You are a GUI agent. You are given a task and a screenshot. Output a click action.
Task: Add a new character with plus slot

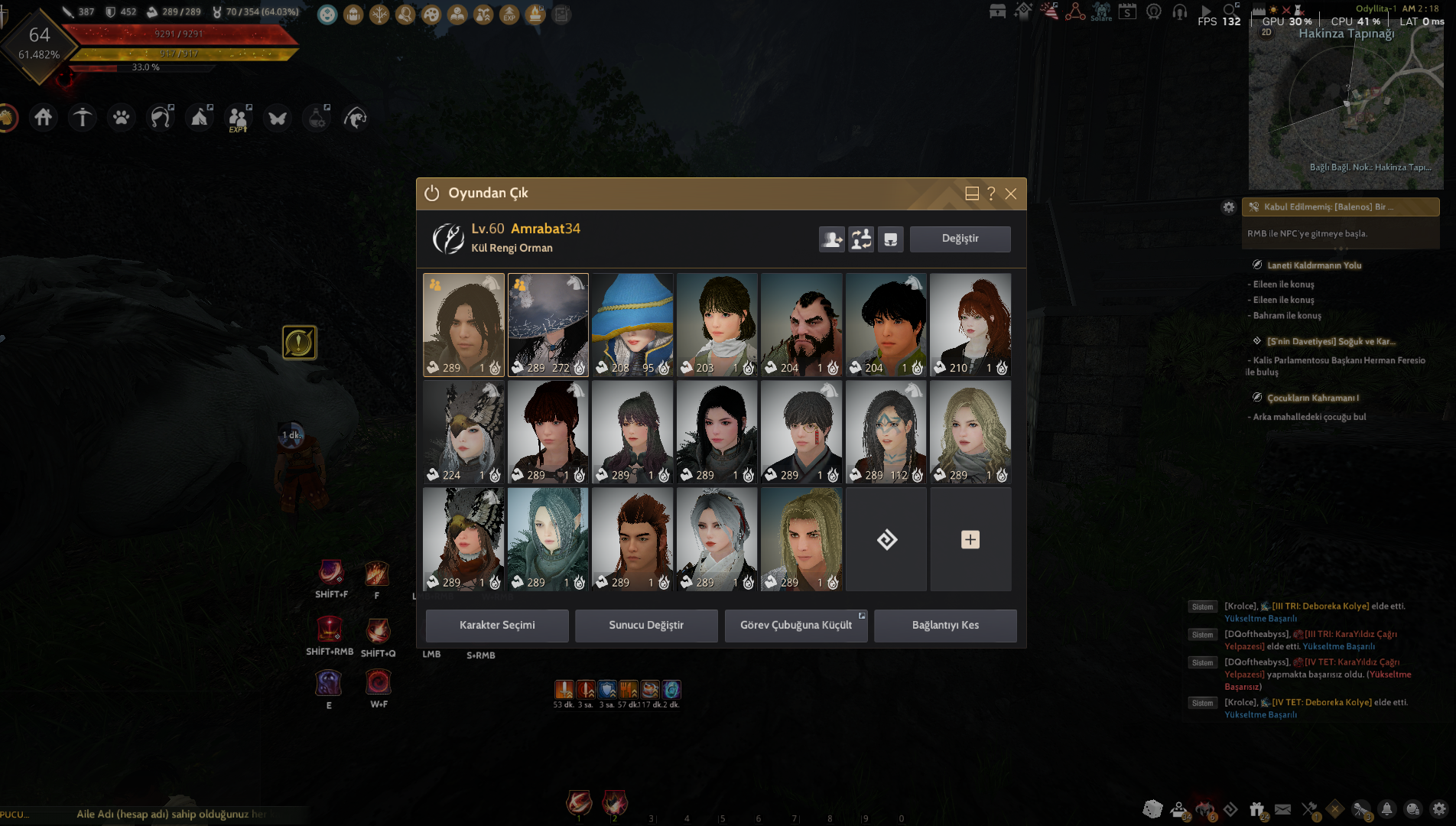coord(970,539)
